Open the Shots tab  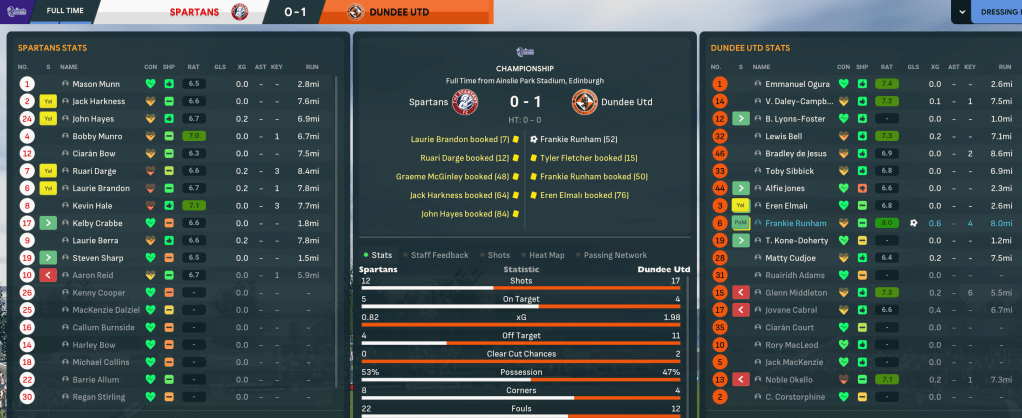[498, 255]
